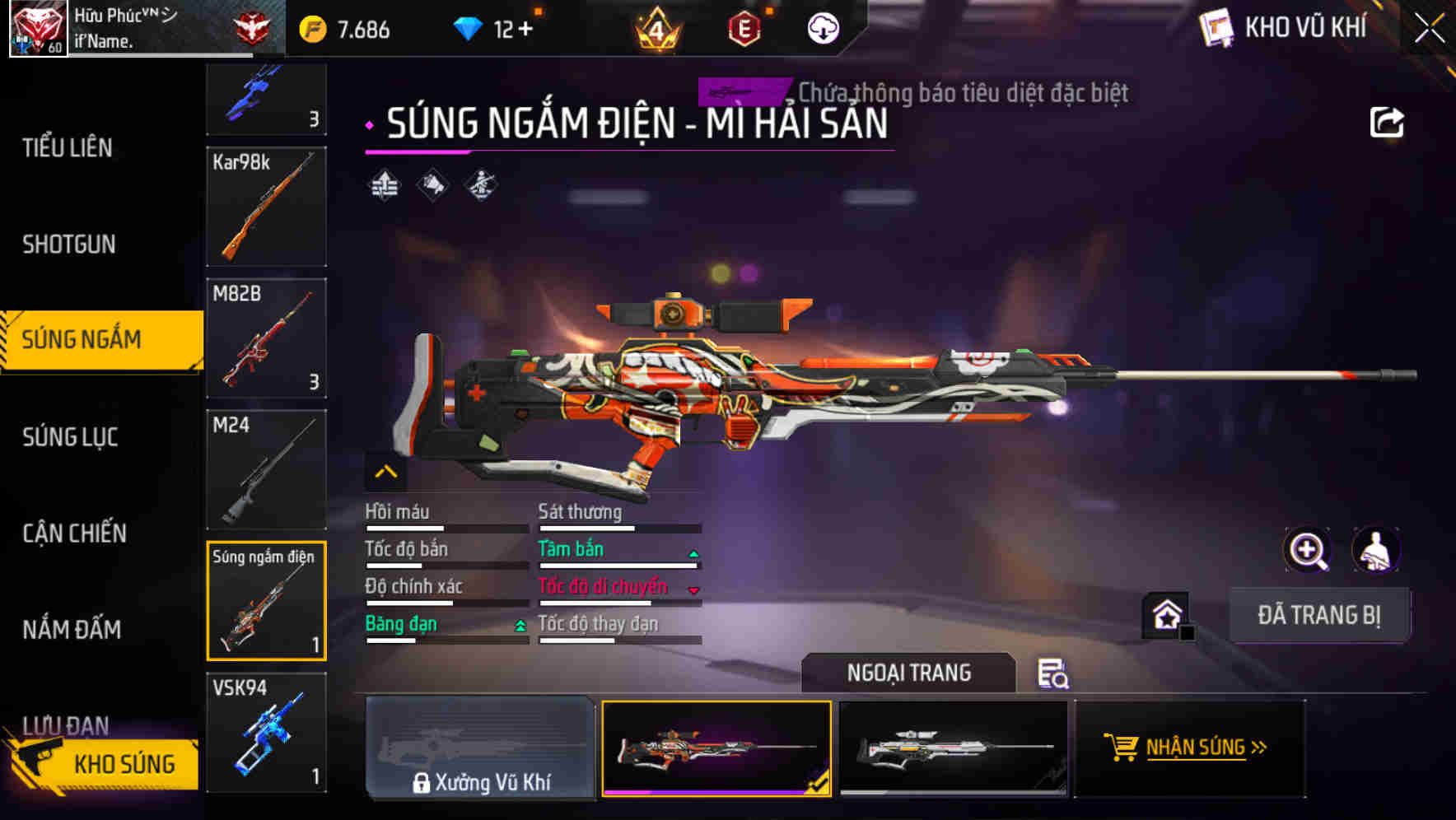Preview weapon on character icon

(x=1375, y=550)
